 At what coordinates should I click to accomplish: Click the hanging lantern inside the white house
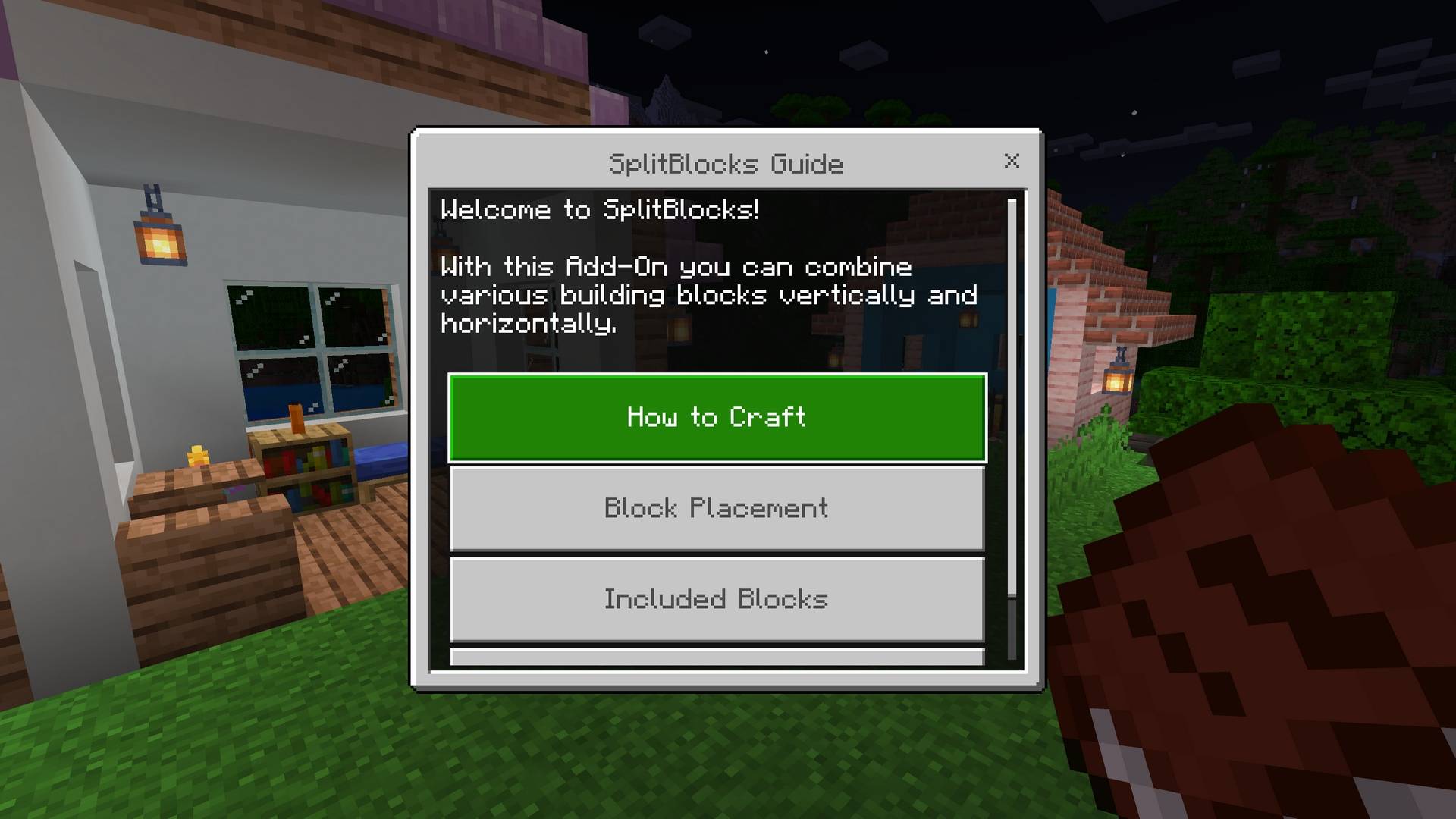(162, 243)
